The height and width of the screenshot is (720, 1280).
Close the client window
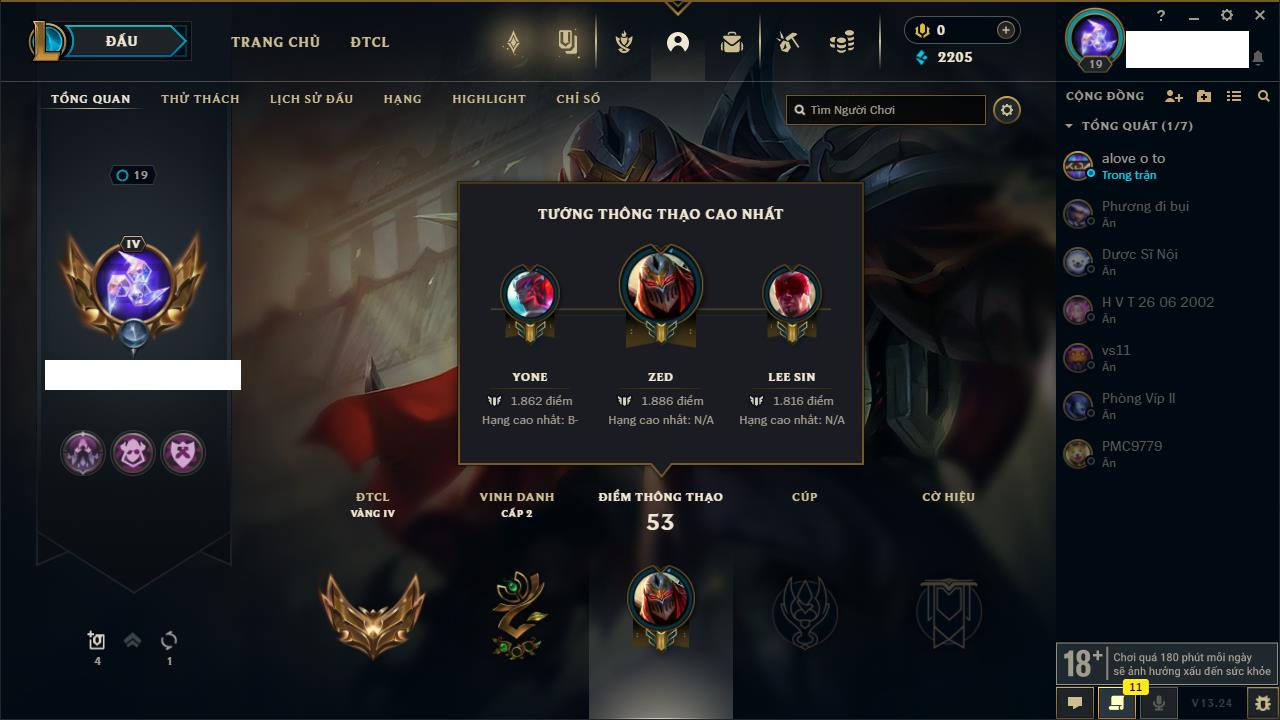[1260, 16]
